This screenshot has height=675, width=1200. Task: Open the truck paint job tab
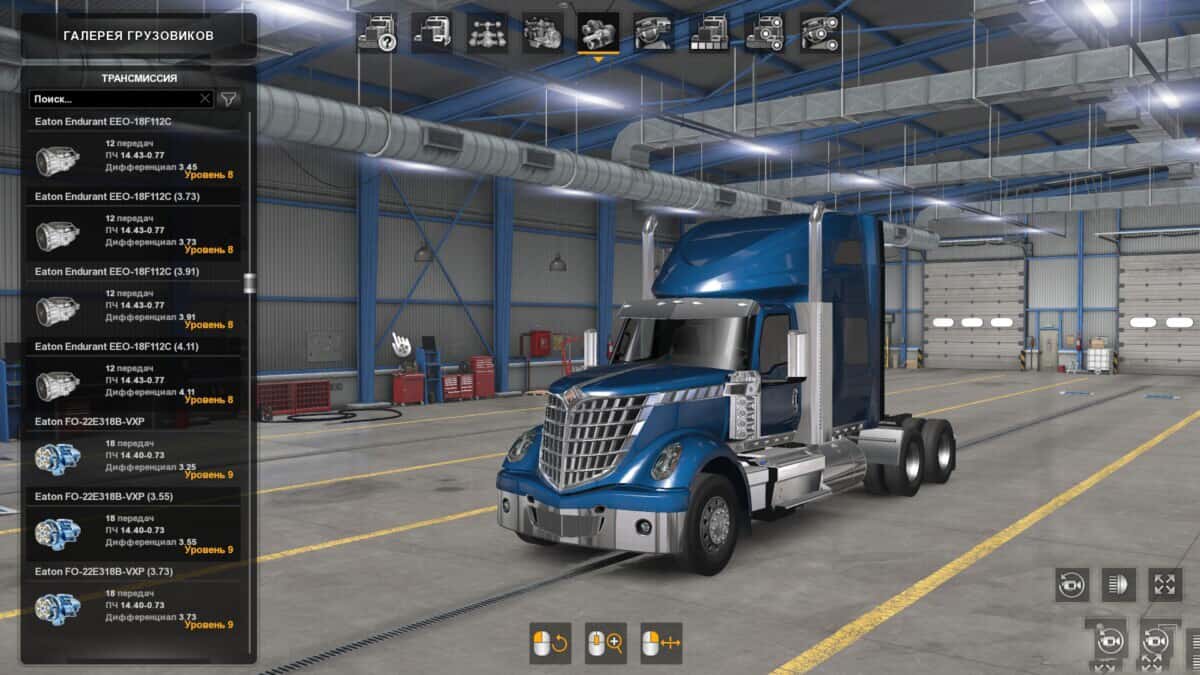708,33
